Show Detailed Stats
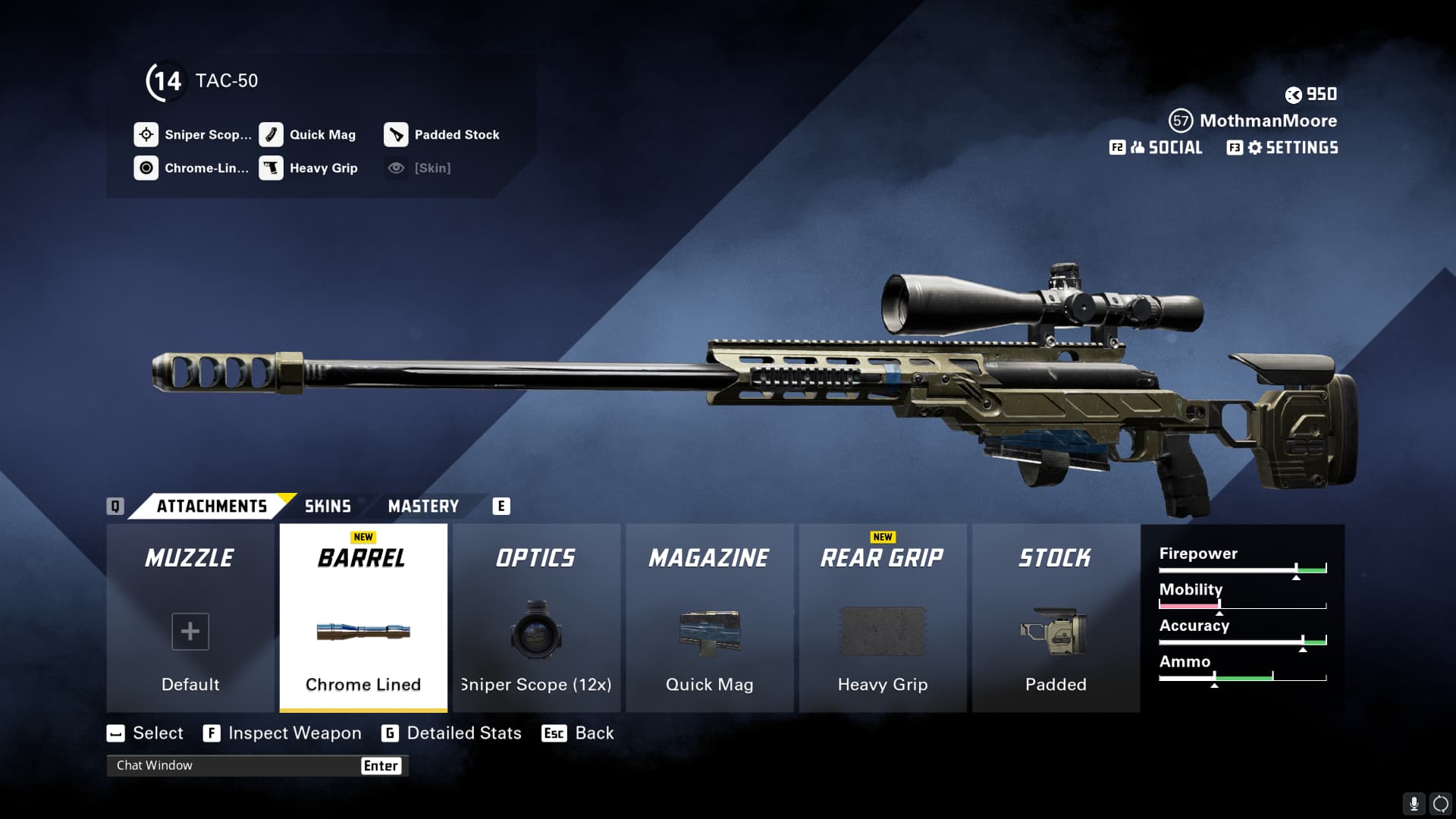 463,733
